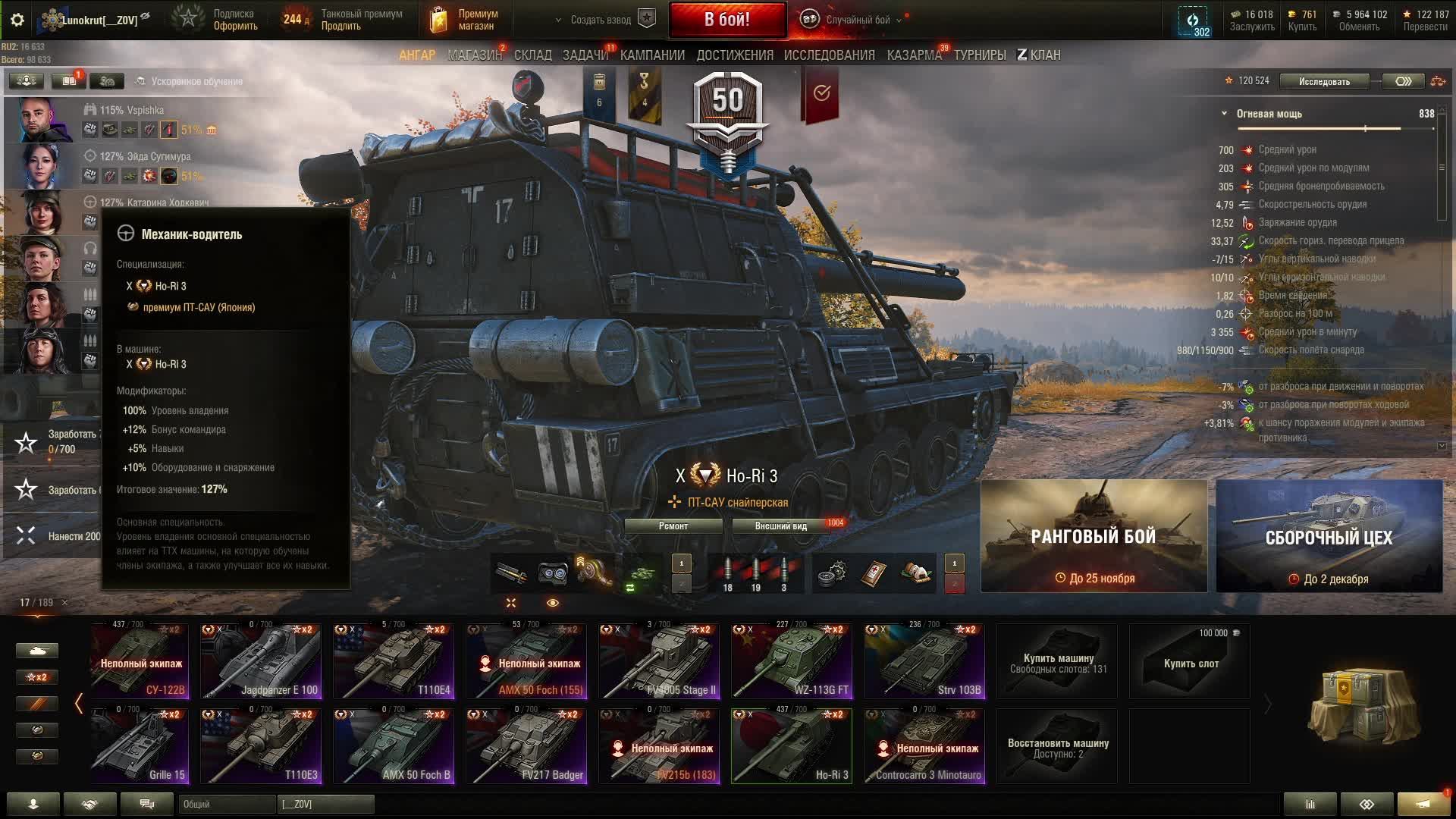The width and height of the screenshot is (1456, 819).
Task: Show the ДОСТИЖЕНИЯ tab
Action: [735, 55]
